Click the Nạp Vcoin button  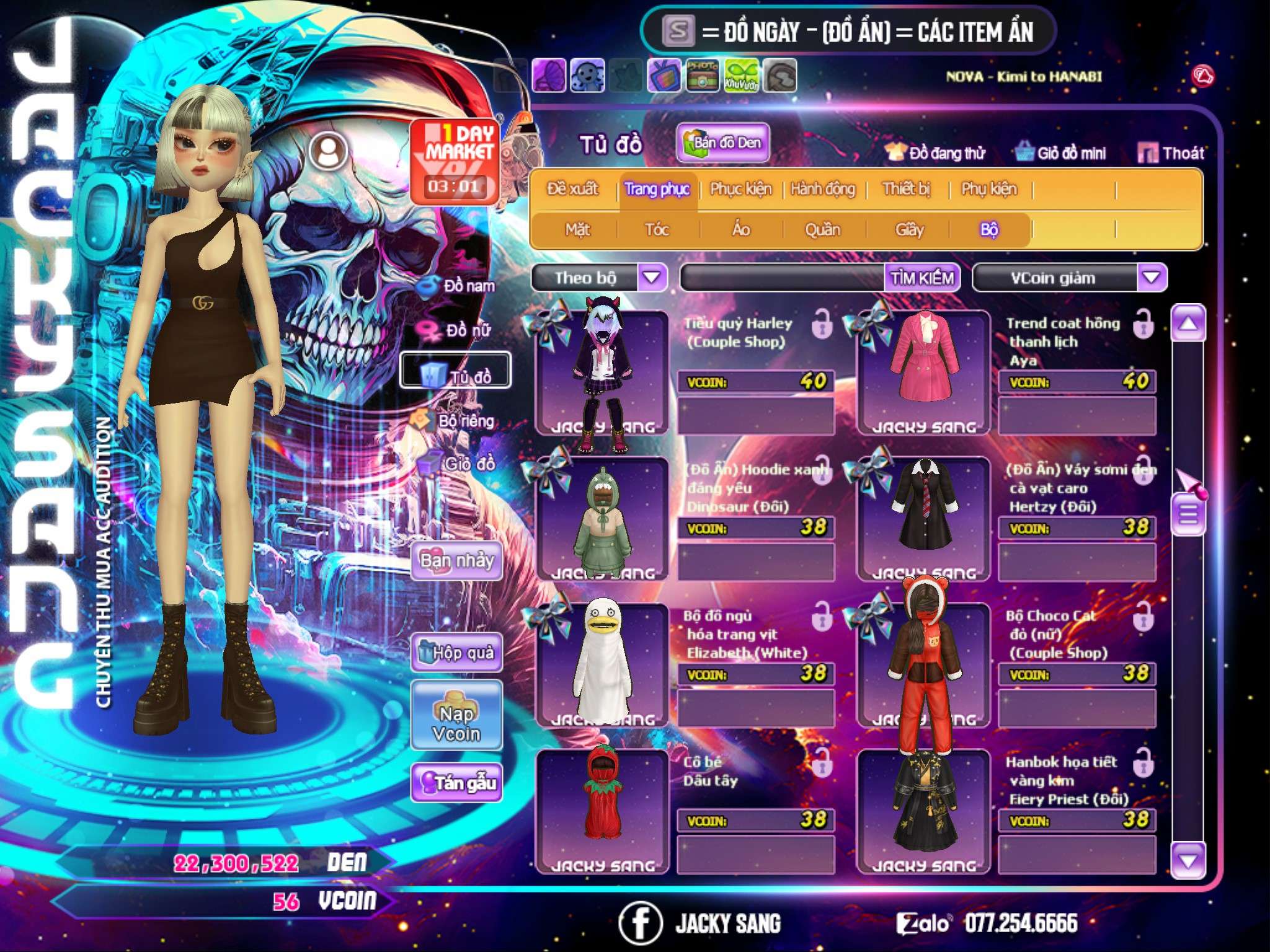[x=456, y=715]
